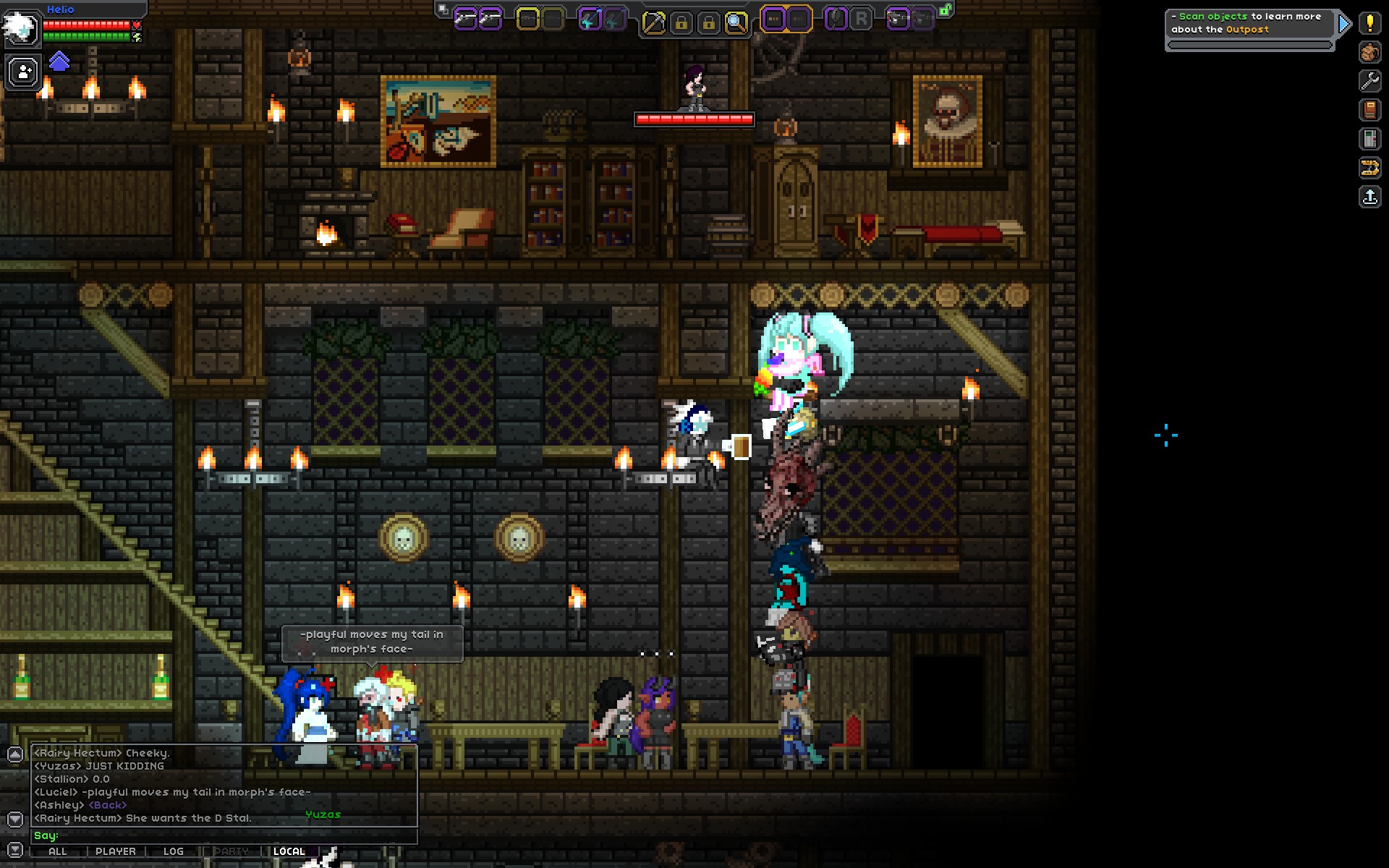Image resolution: width=1389 pixels, height=868 pixels.
Task: Open the codex journal book icon
Action: point(1368,111)
